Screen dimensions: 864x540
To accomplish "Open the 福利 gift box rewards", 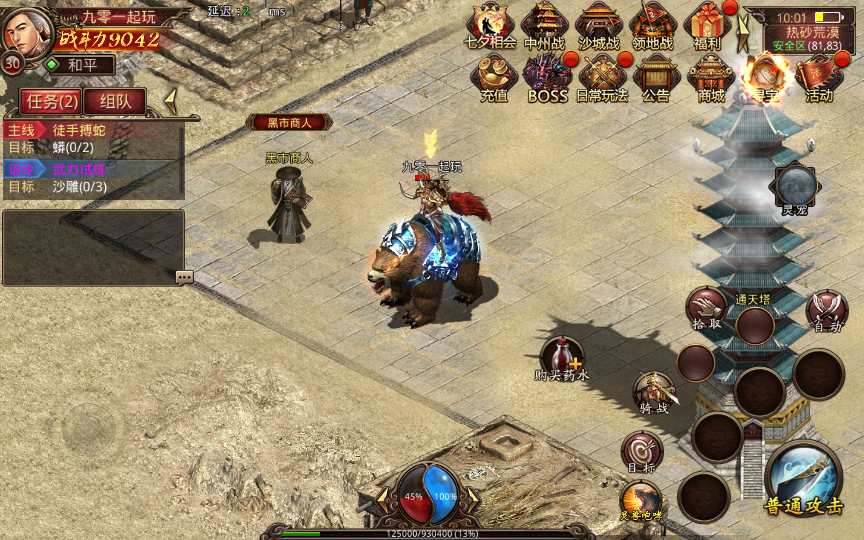I will 708,24.
